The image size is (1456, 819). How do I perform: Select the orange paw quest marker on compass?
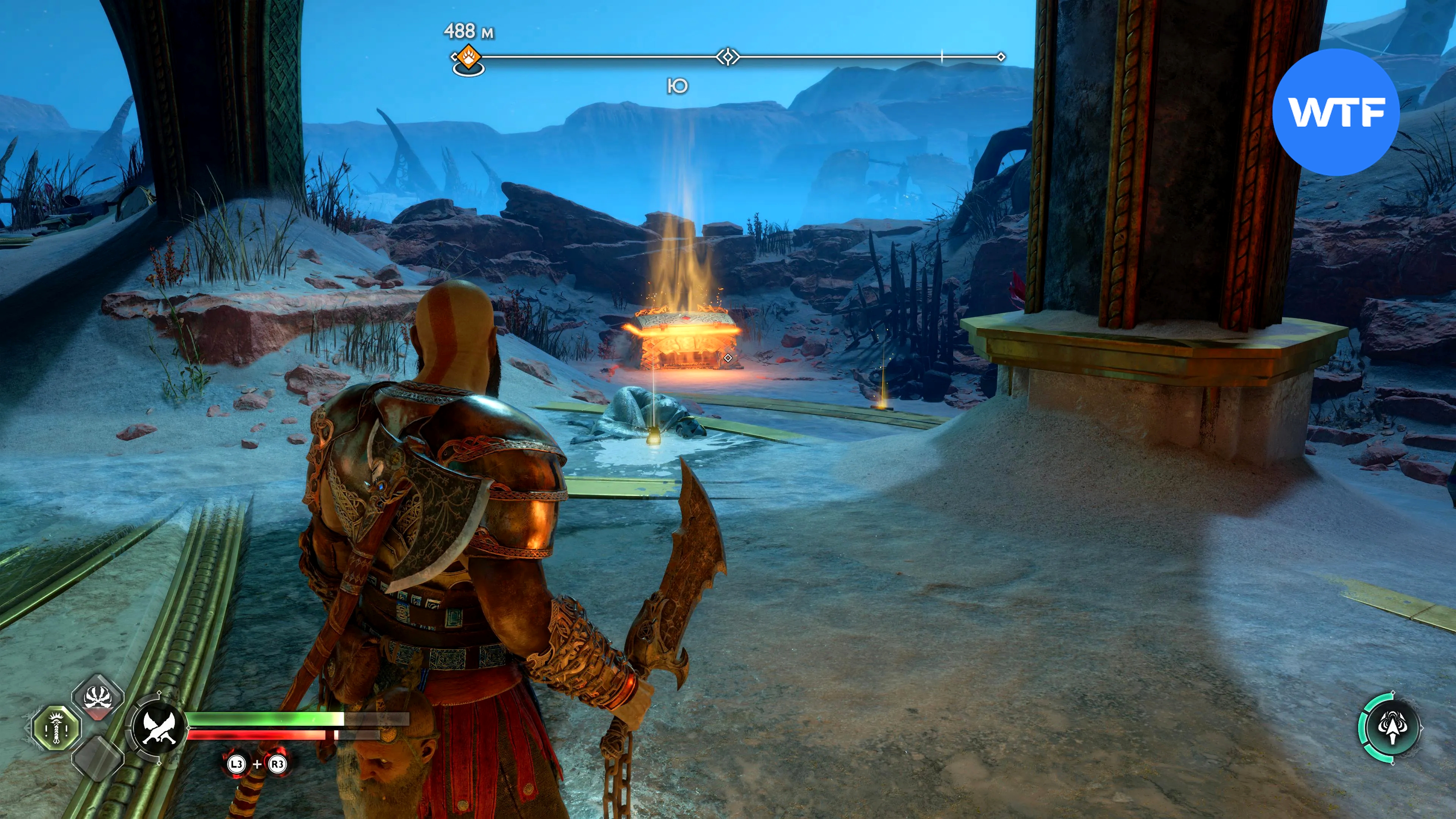point(469,56)
